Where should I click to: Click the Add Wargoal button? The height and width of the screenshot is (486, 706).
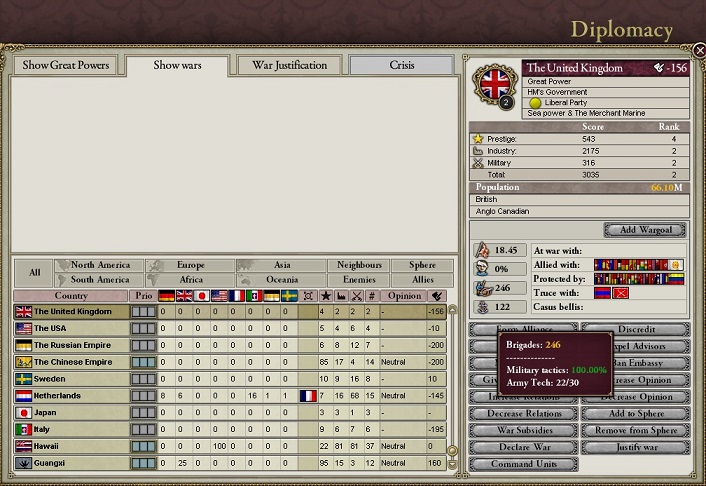tap(645, 230)
